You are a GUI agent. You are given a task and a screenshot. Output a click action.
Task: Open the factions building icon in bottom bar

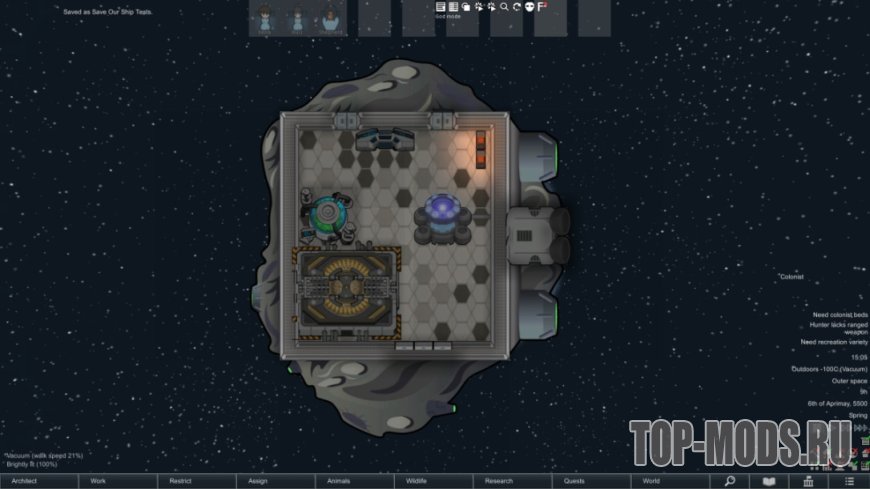point(808,481)
